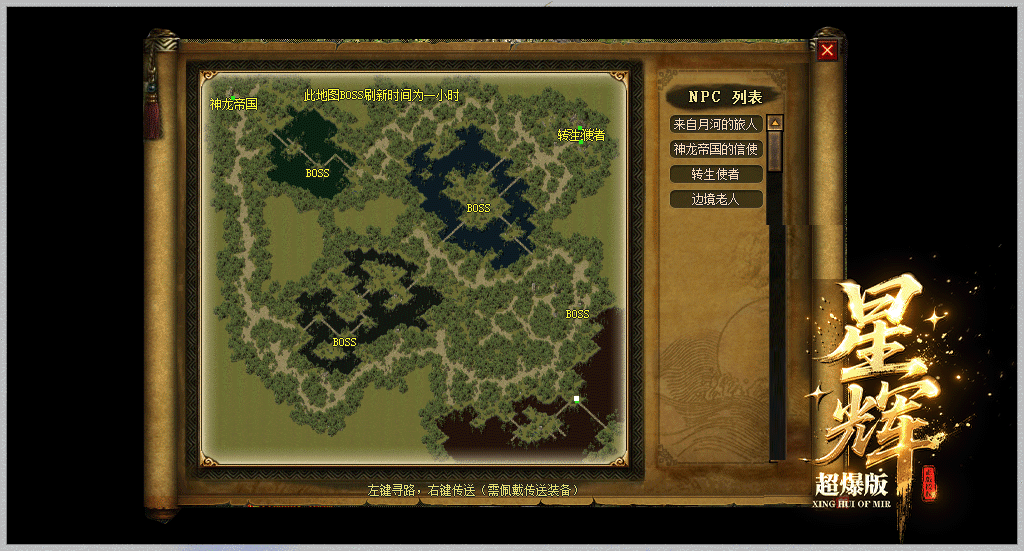Select 边境老人 in the NPC list

coord(716,199)
